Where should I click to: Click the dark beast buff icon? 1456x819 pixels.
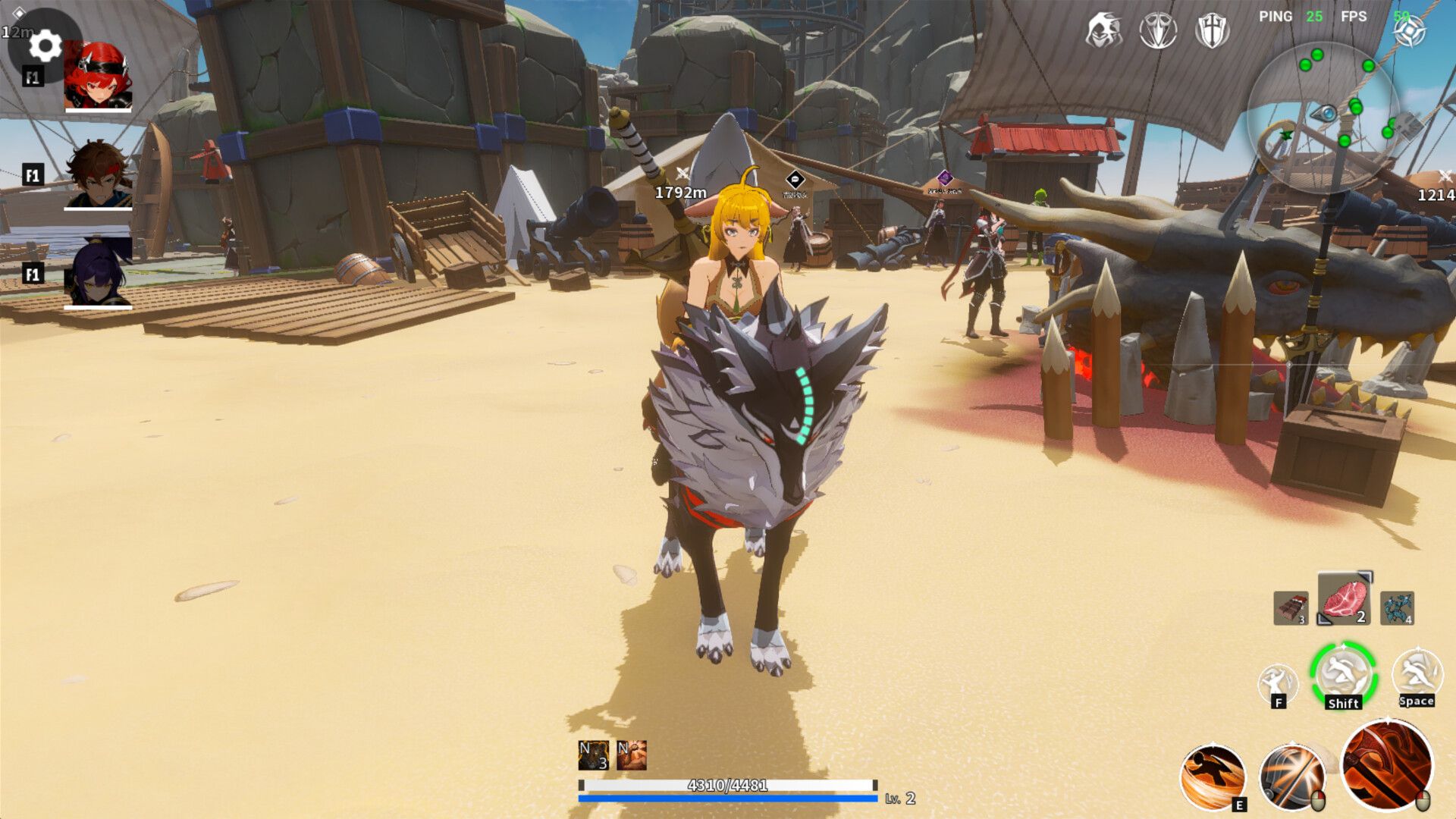(593, 755)
